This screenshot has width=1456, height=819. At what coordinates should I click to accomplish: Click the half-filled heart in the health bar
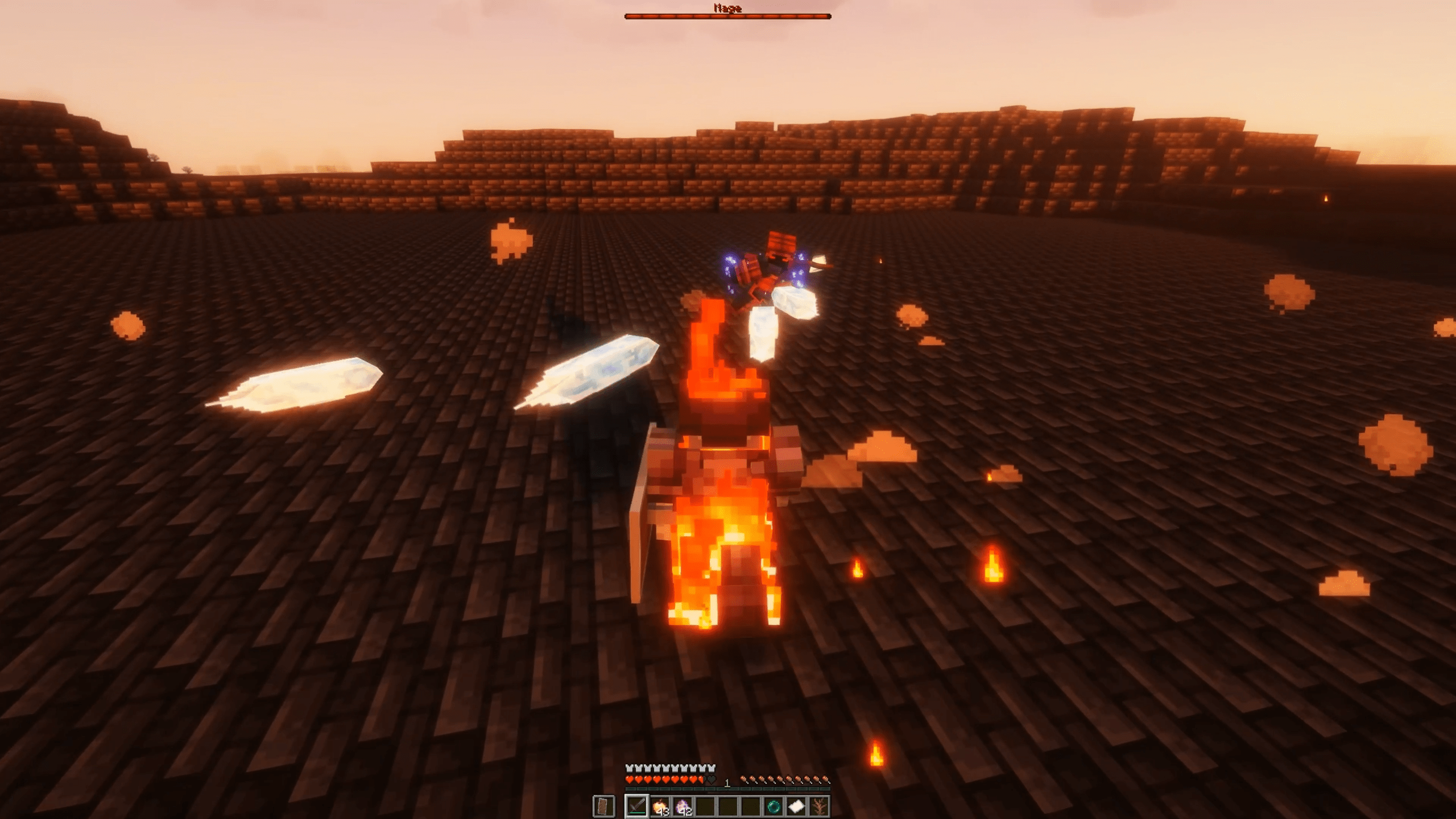701,780
